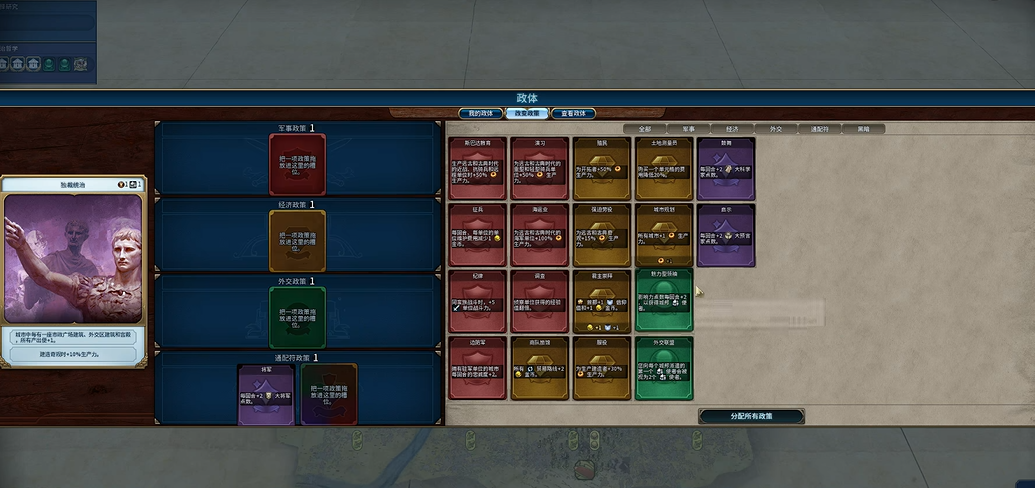1035x488 pixels.
Task: Switch to the 我的政体 tab
Action: [479, 113]
